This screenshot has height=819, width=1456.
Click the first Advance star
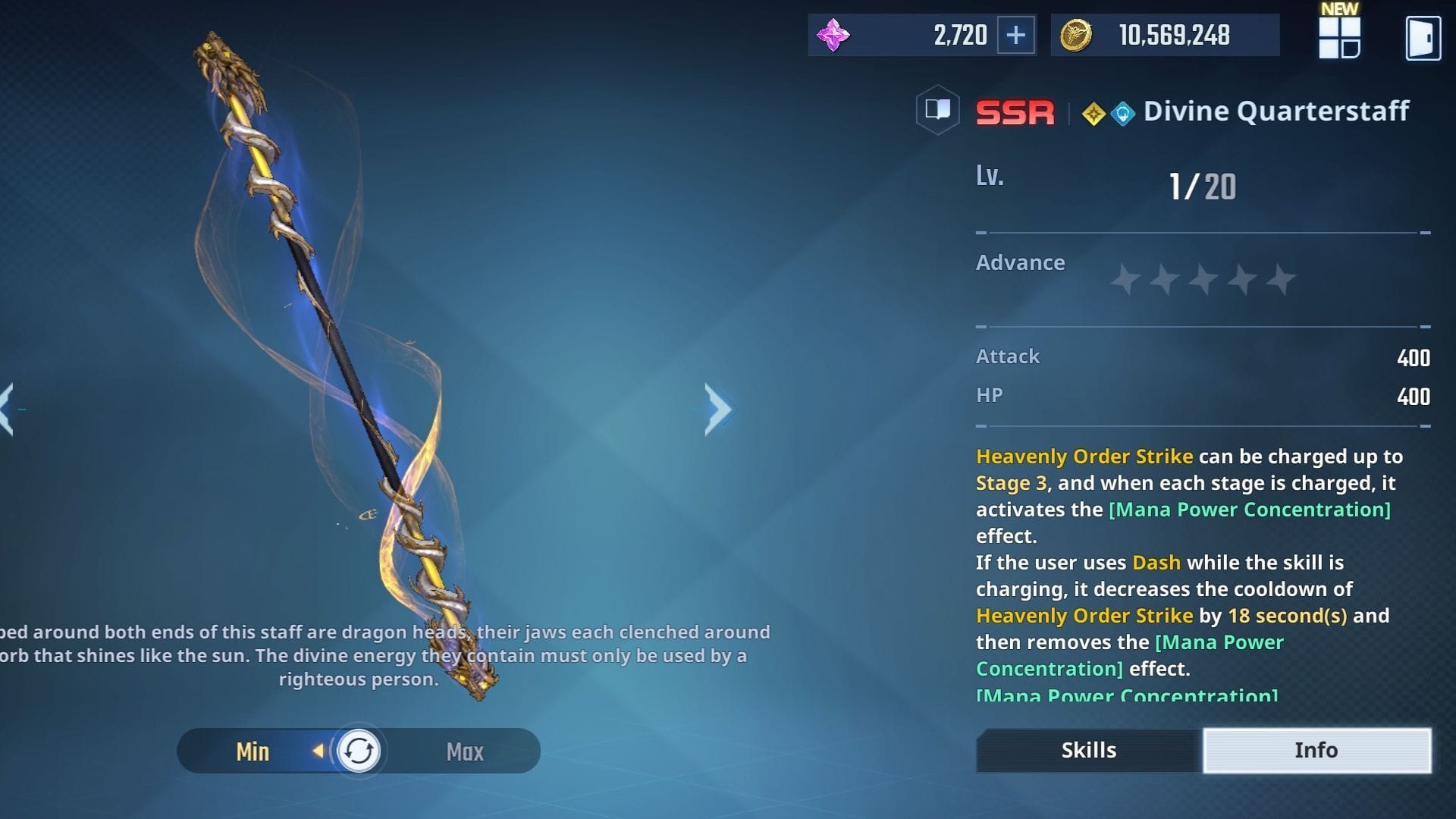click(1125, 279)
